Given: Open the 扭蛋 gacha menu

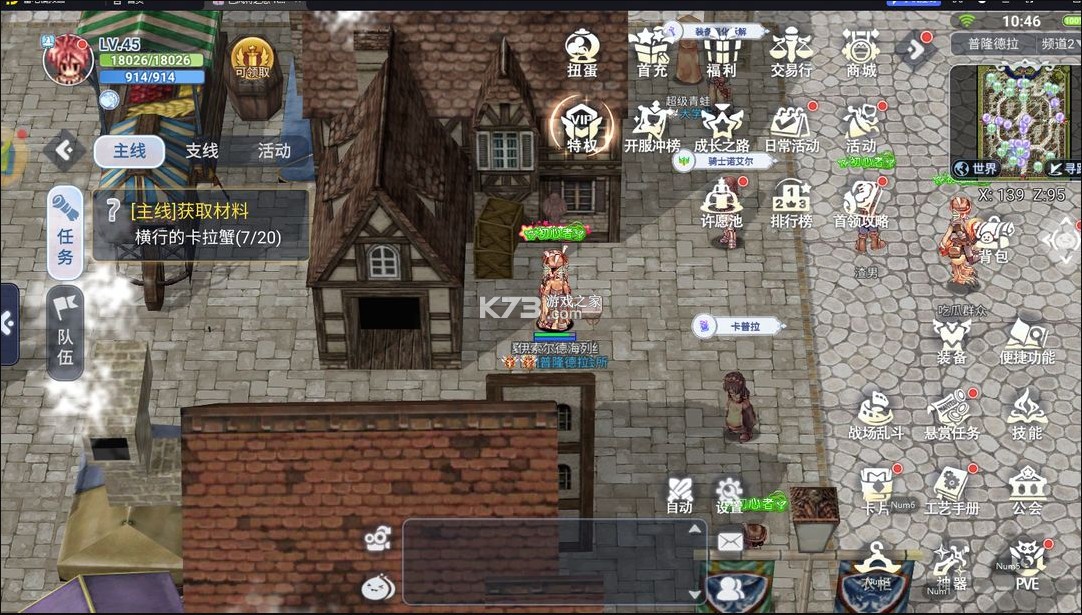Looking at the screenshot, I should (581, 54).
